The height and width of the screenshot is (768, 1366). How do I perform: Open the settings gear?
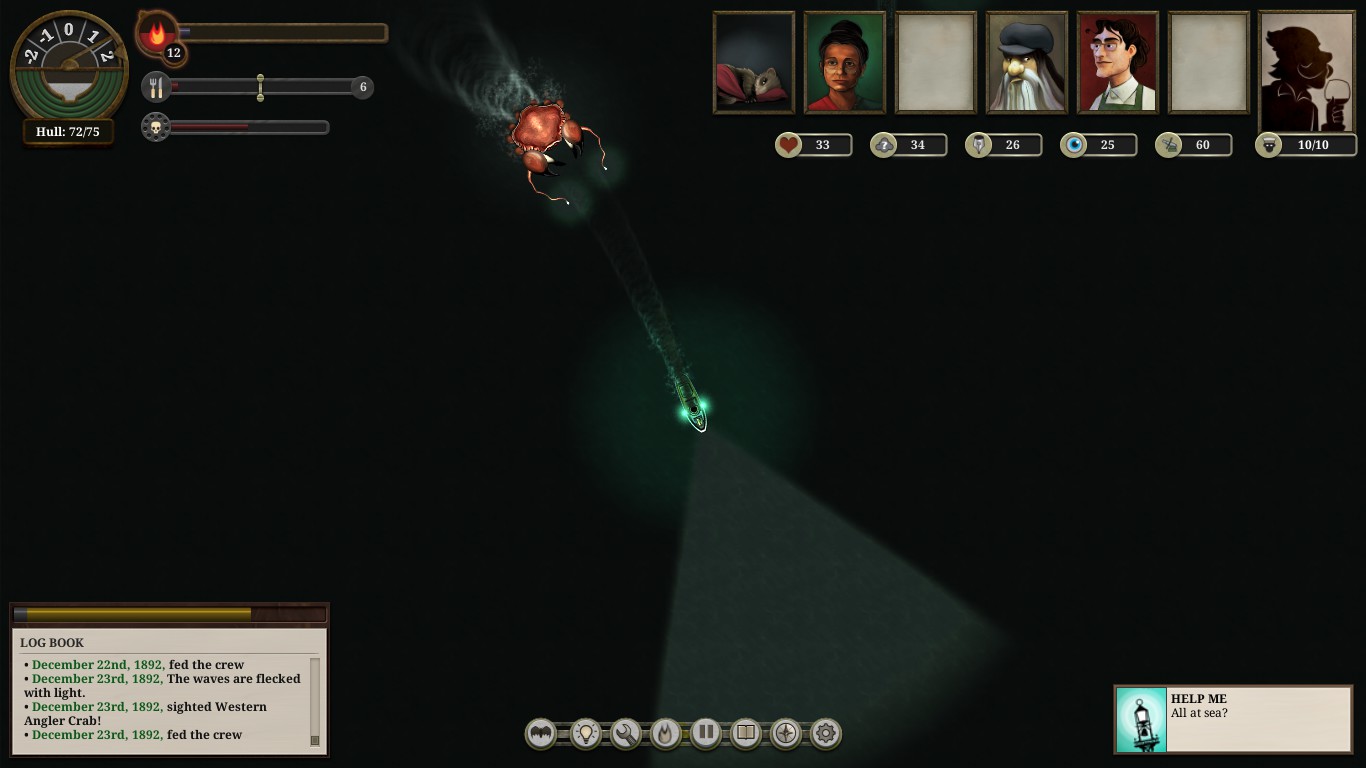pyautogui.click(x=825, y=733)
